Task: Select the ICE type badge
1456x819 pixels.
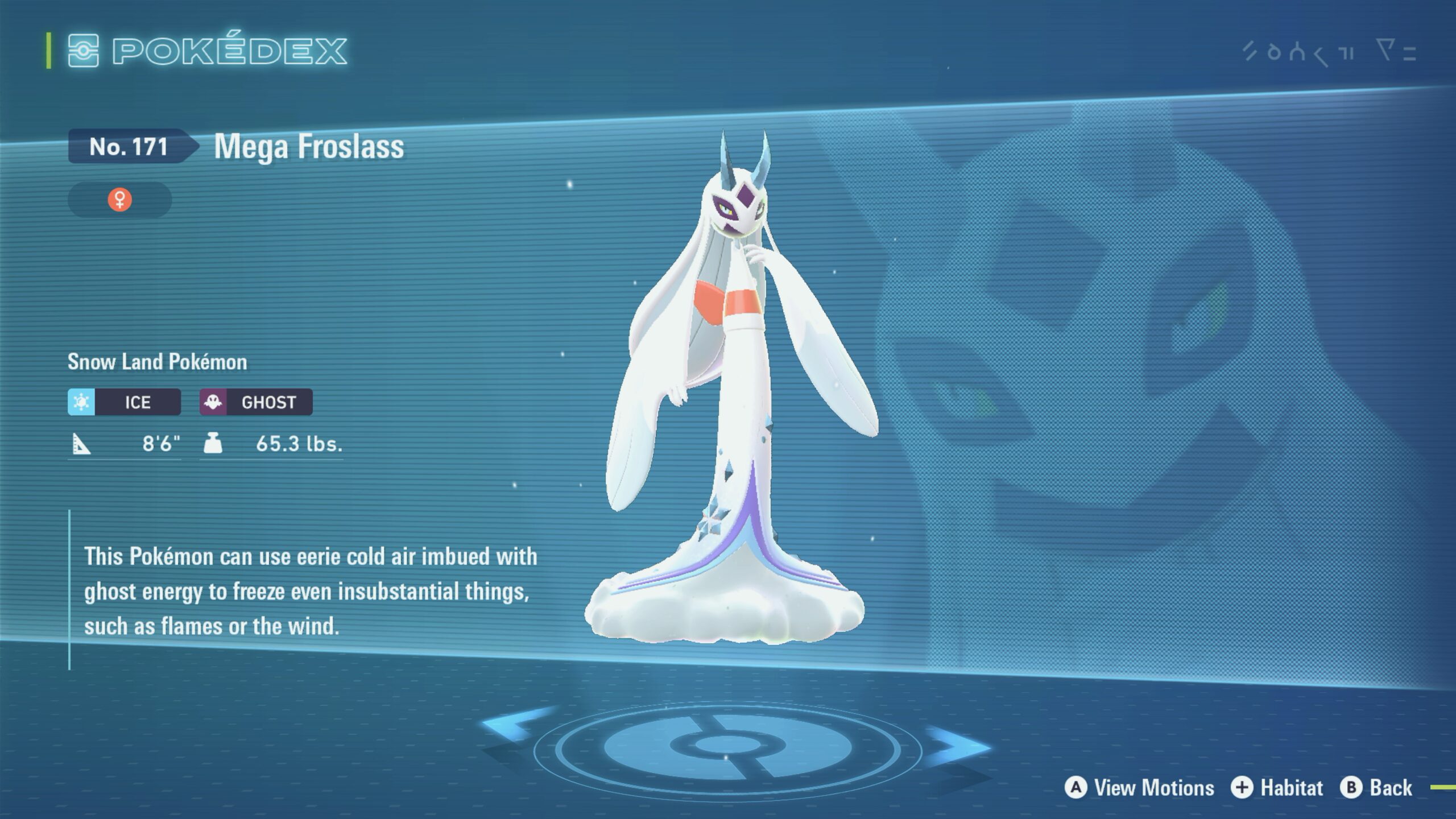Action: click(x=125, y=402)
